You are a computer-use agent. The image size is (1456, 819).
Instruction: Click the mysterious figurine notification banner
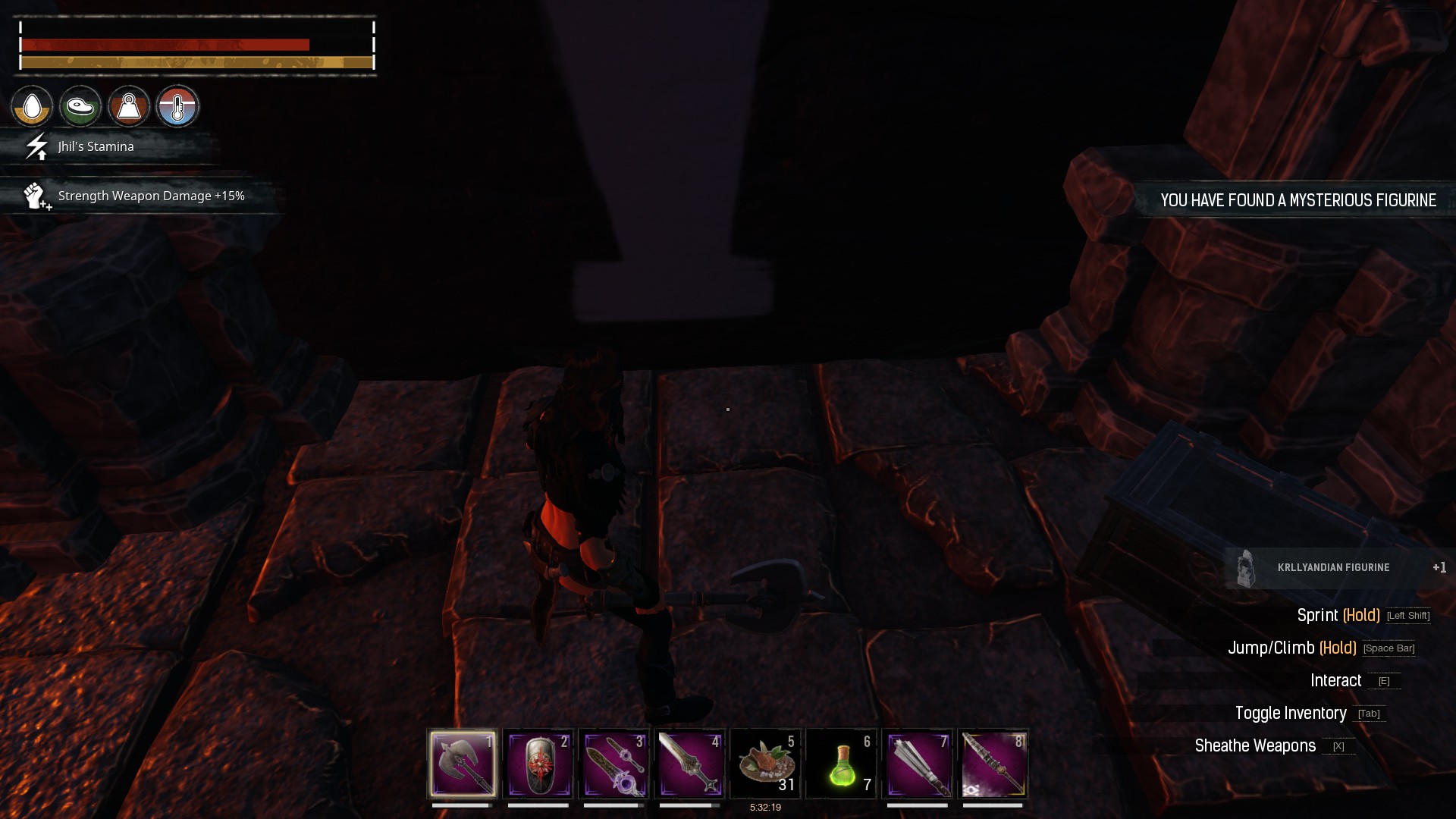click(x=1298, y=200)
